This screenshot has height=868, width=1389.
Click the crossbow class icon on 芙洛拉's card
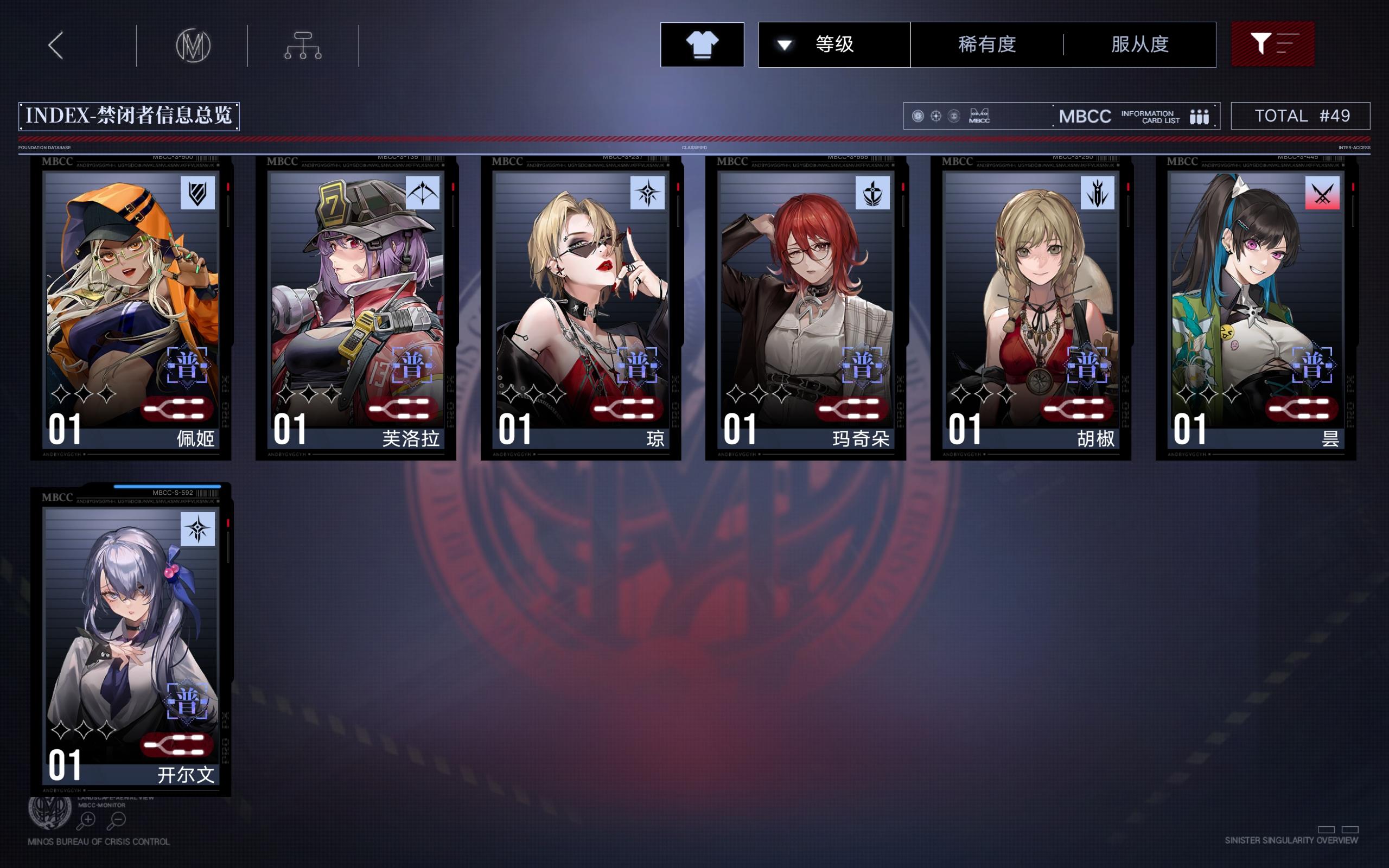coord(423,194)
